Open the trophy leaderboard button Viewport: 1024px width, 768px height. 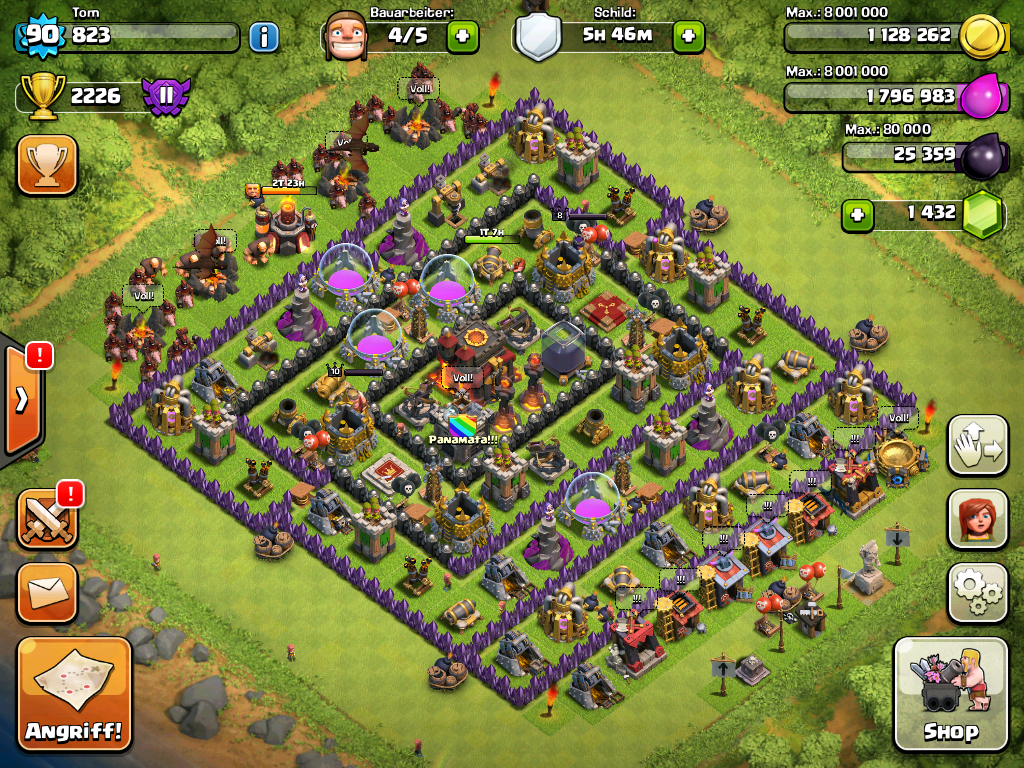(47, 165)
